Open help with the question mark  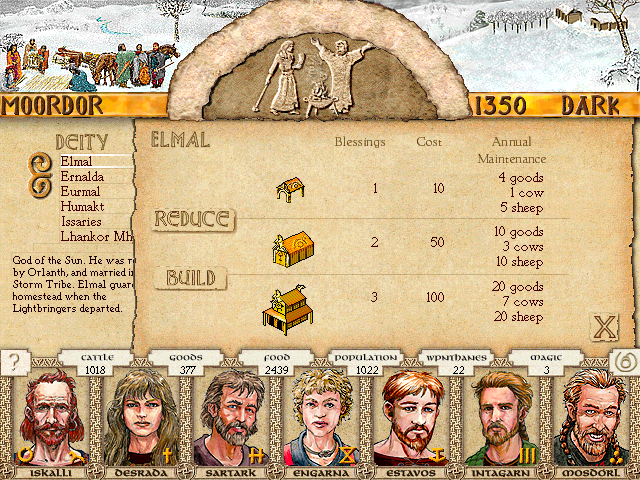click(14, 362)
